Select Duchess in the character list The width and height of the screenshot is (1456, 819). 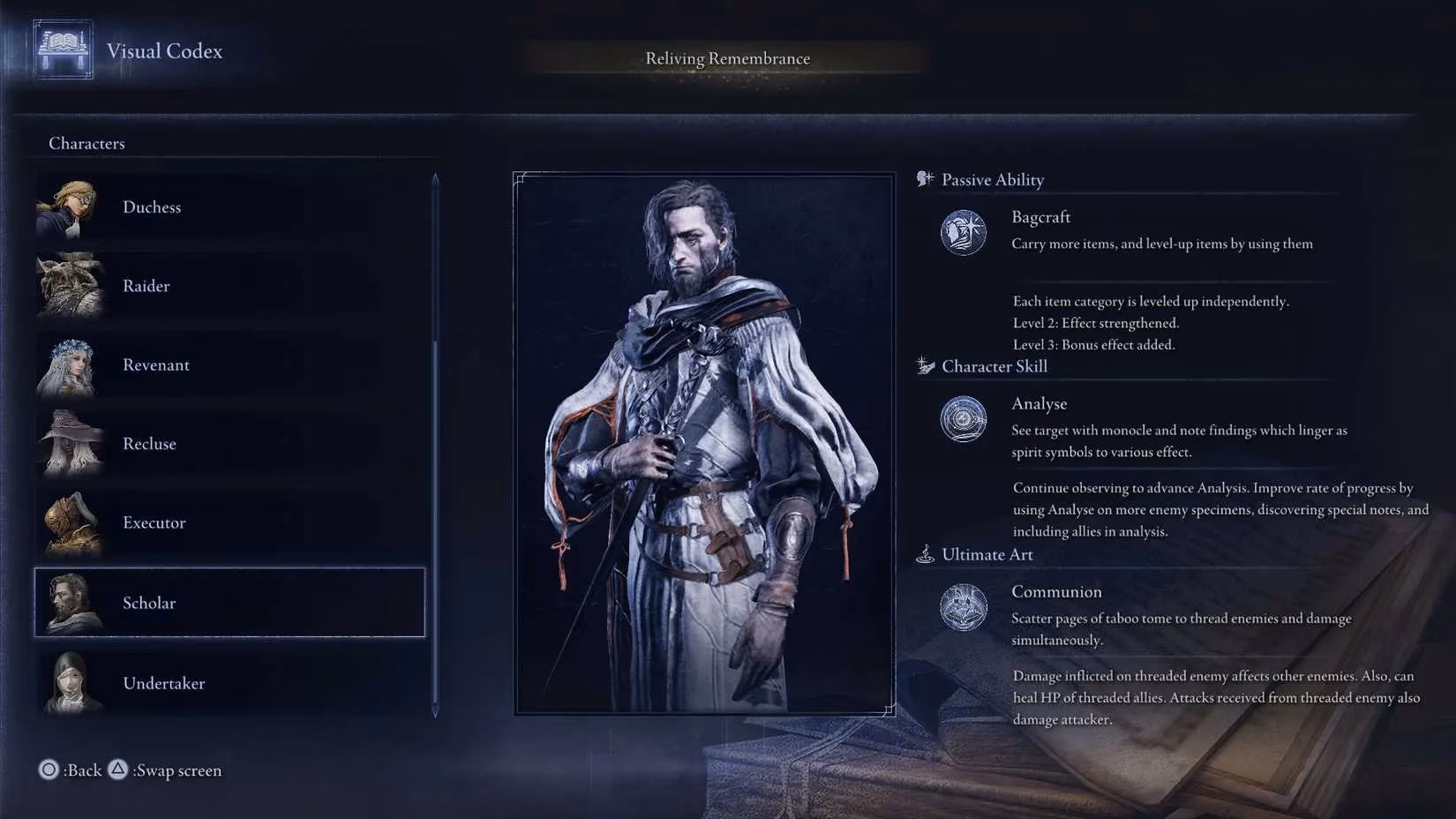pos(228,207)
